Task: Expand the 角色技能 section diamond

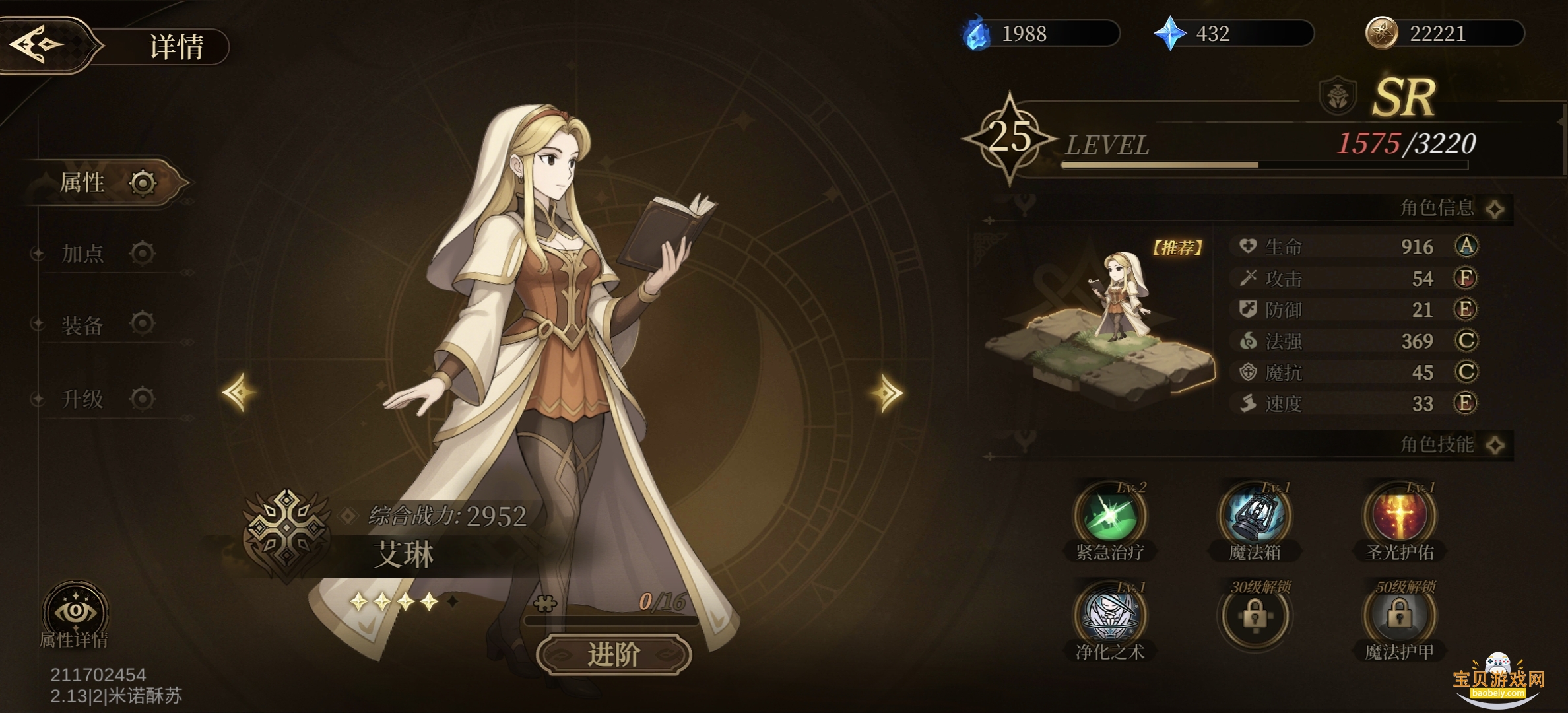Action: point(1495,445)
